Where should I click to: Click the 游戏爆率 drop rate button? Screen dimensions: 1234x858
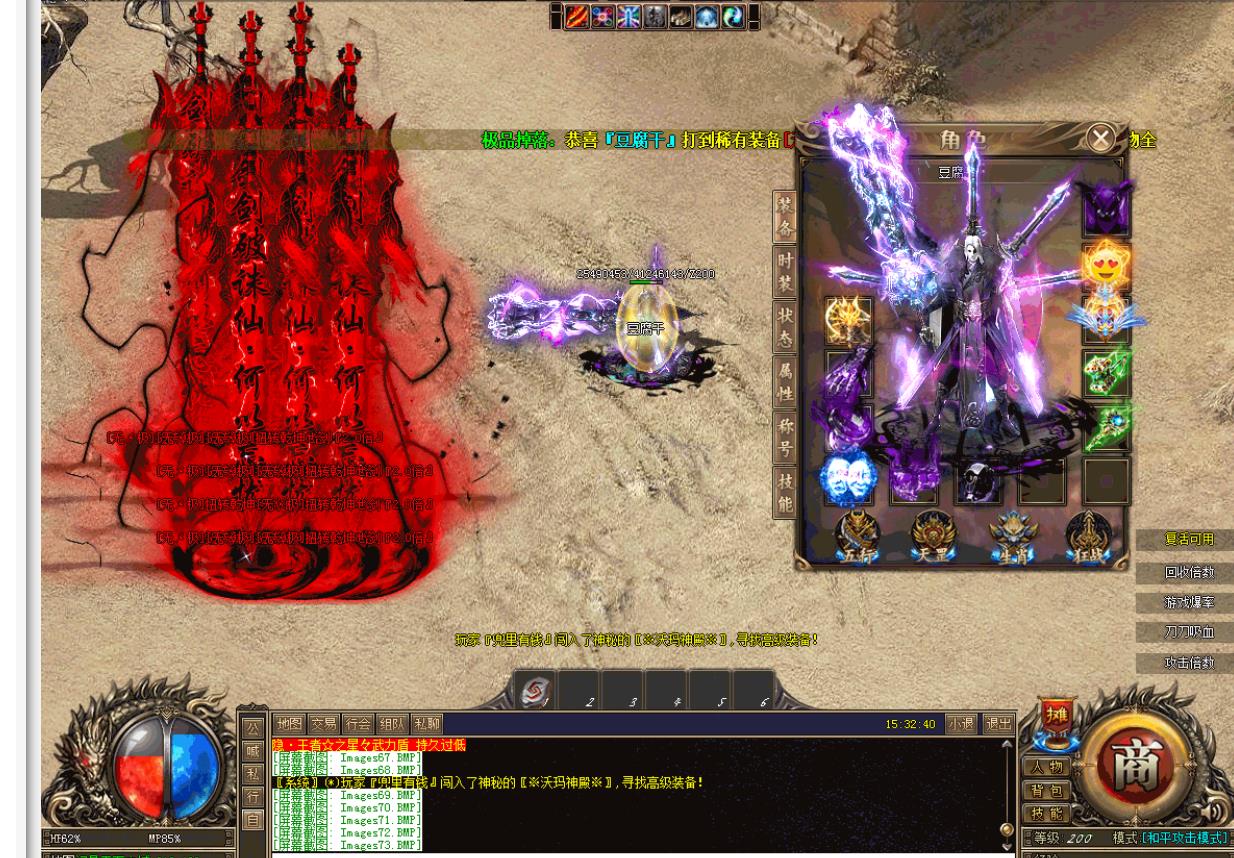1188,603
